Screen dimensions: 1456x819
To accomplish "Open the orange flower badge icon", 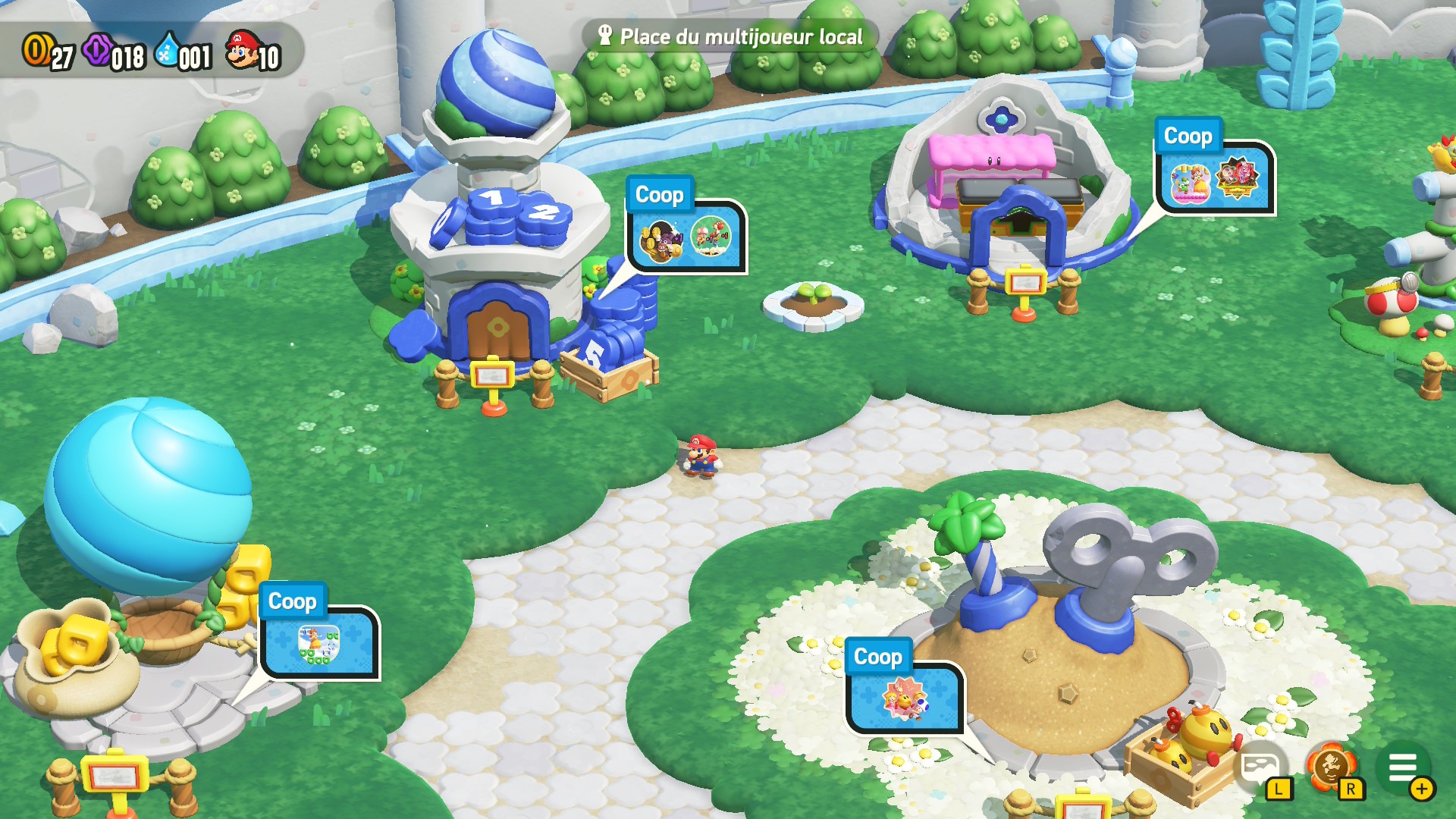I will (x=1330, y=767).
